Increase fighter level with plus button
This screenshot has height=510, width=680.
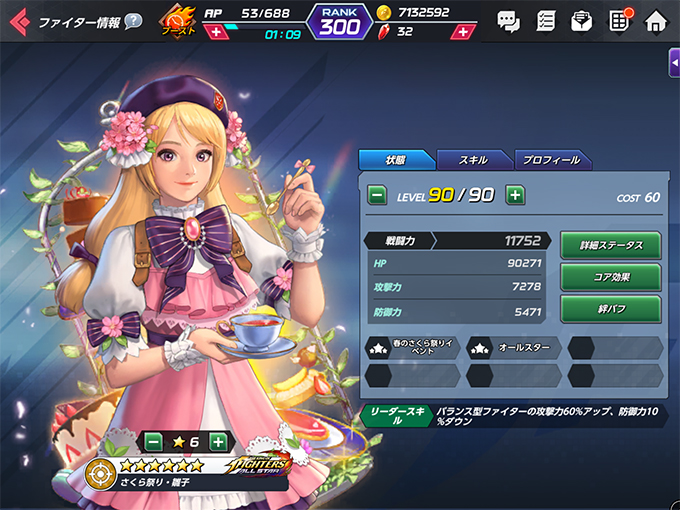point(515,195)
